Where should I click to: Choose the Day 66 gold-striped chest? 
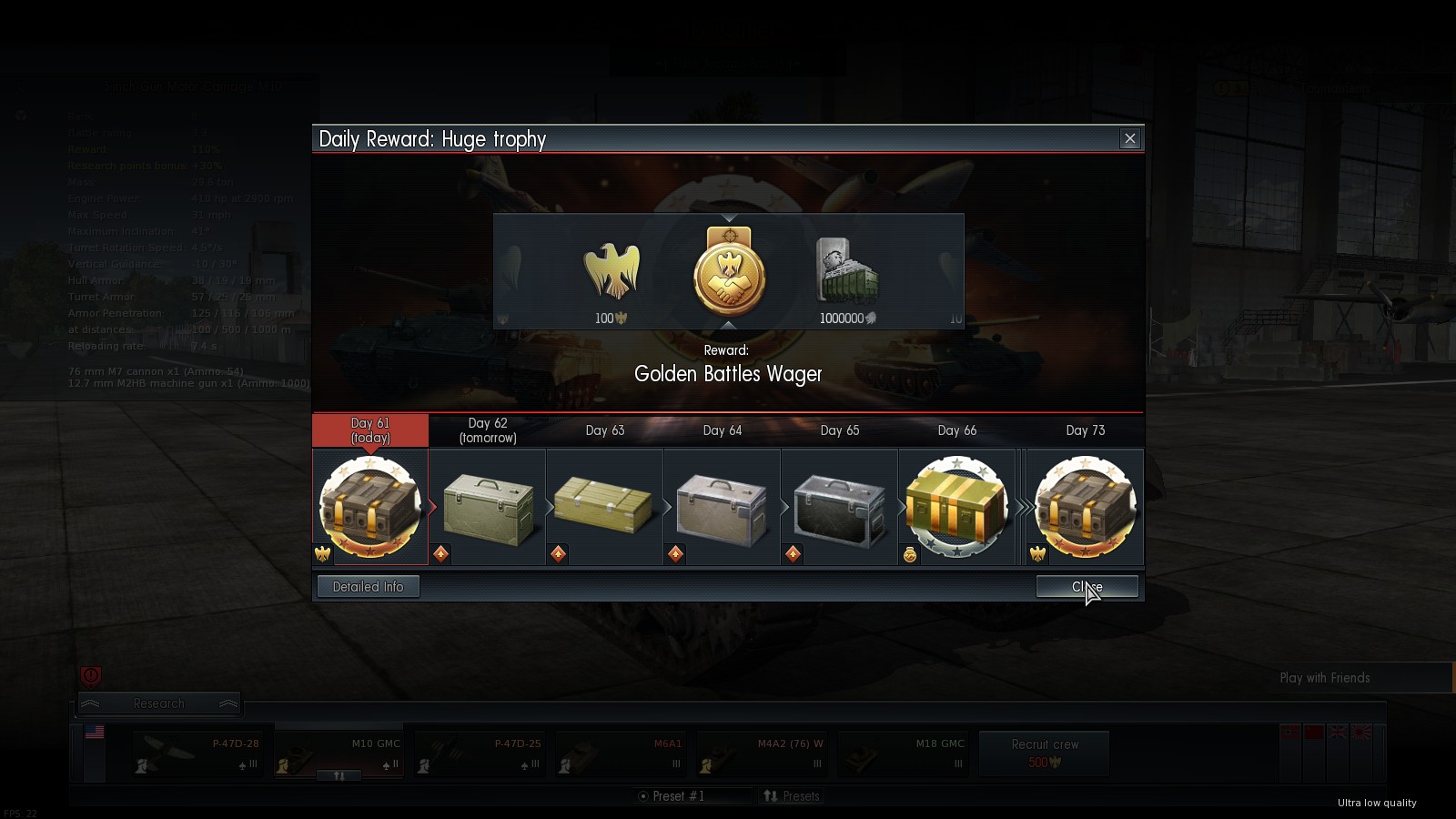click(957, 507)
